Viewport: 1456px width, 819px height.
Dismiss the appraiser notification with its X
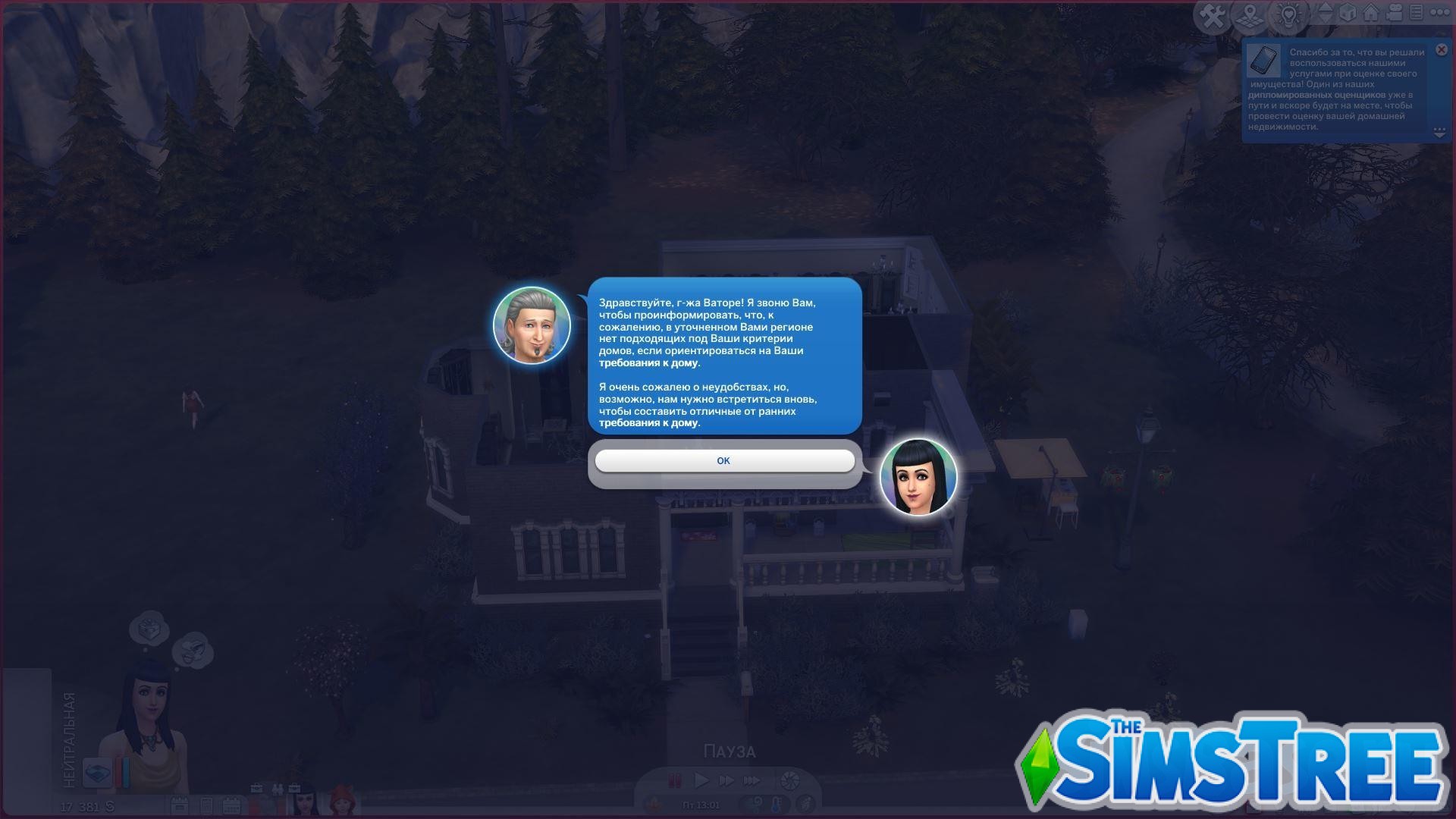coord(1440,49)
